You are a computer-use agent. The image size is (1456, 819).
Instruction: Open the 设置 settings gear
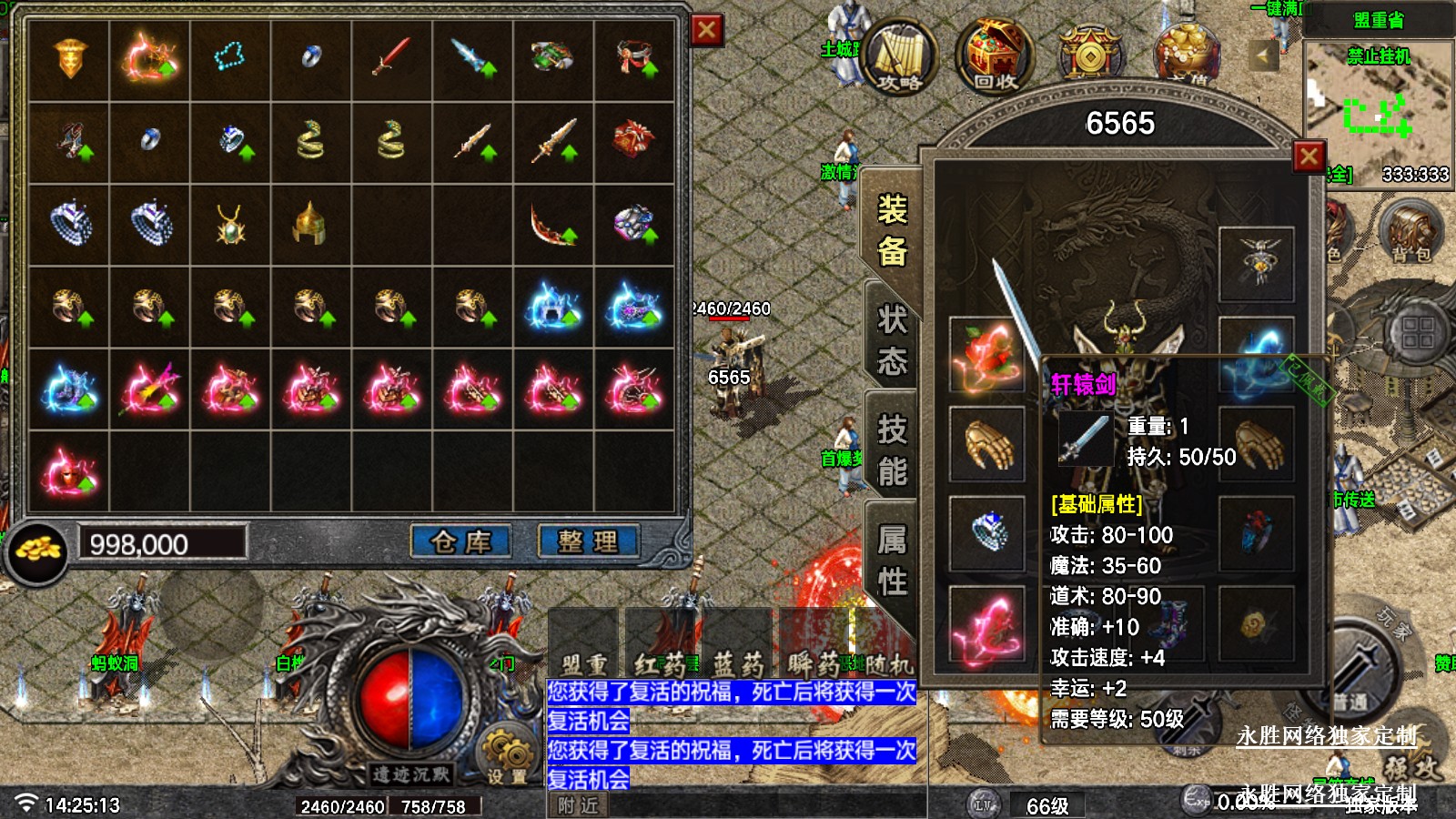coord(507,755)
